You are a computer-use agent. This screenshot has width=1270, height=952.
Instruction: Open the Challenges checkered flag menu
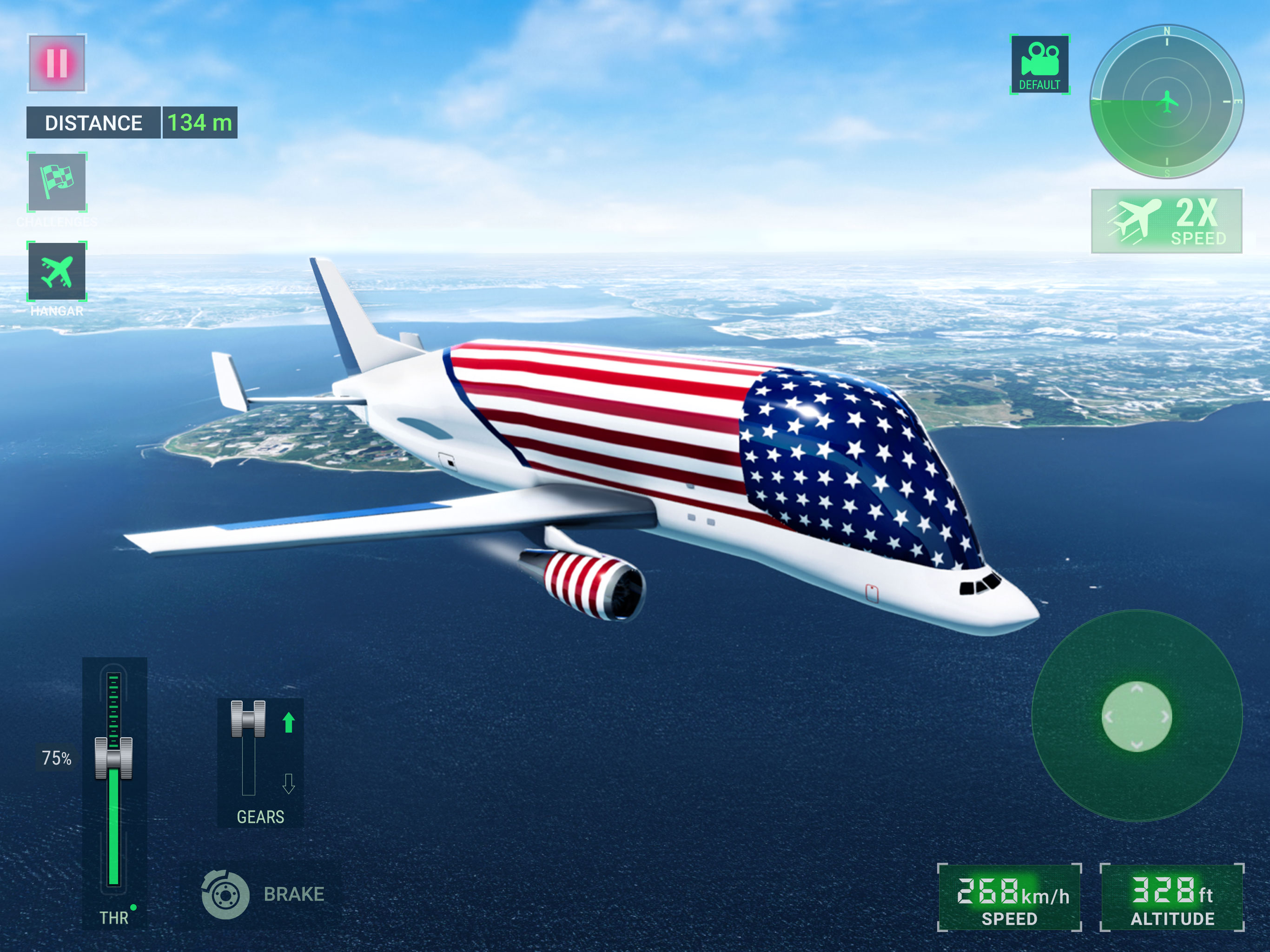[x=57, y=182]
